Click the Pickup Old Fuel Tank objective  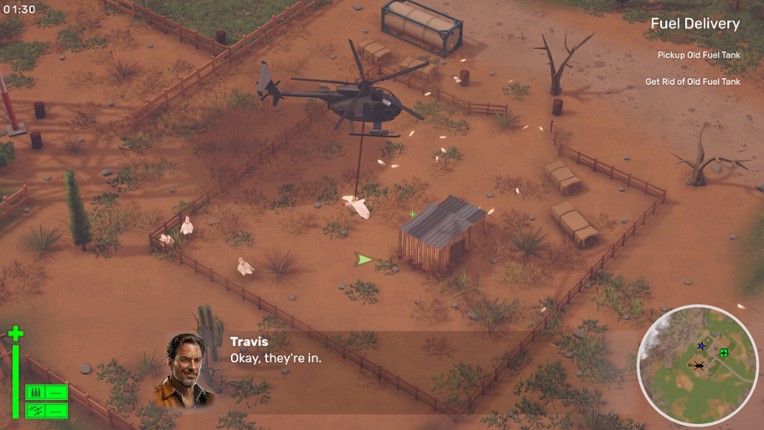pos(698,55)
